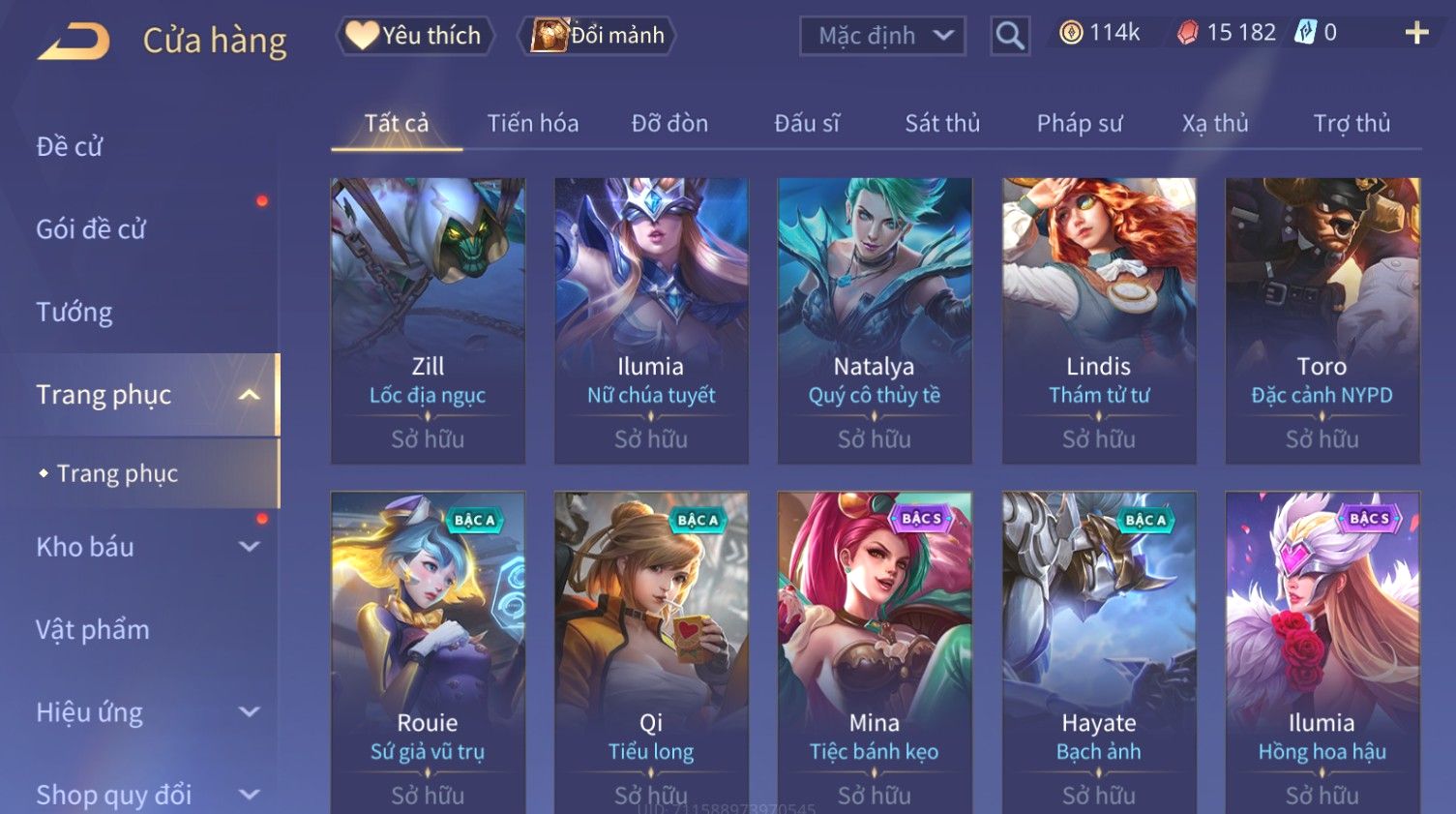Choose the Pháp sư tab
Screen dimensions: 1456x814
click(1080, 124)
